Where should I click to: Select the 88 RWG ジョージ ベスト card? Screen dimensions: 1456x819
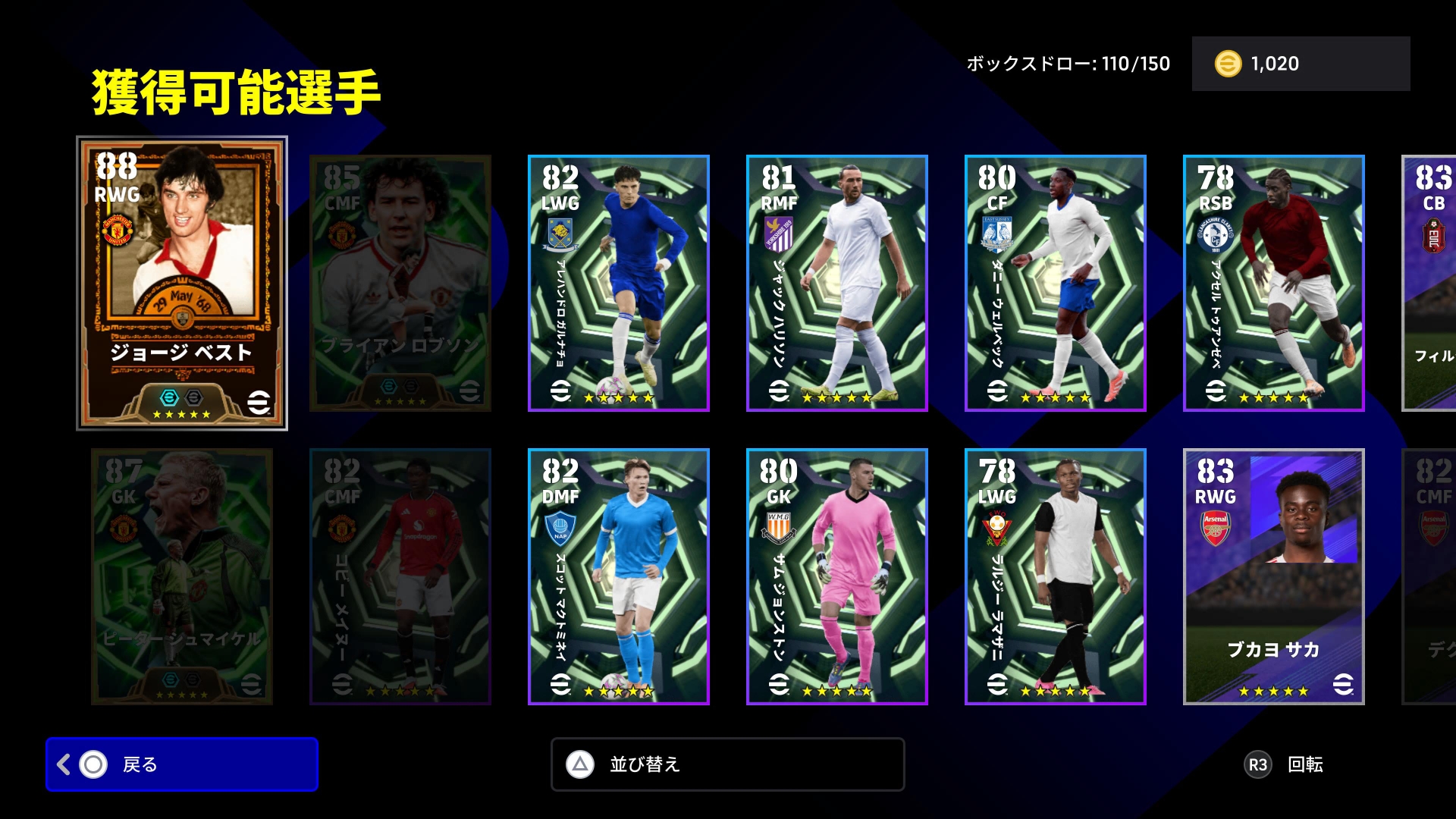182,283
